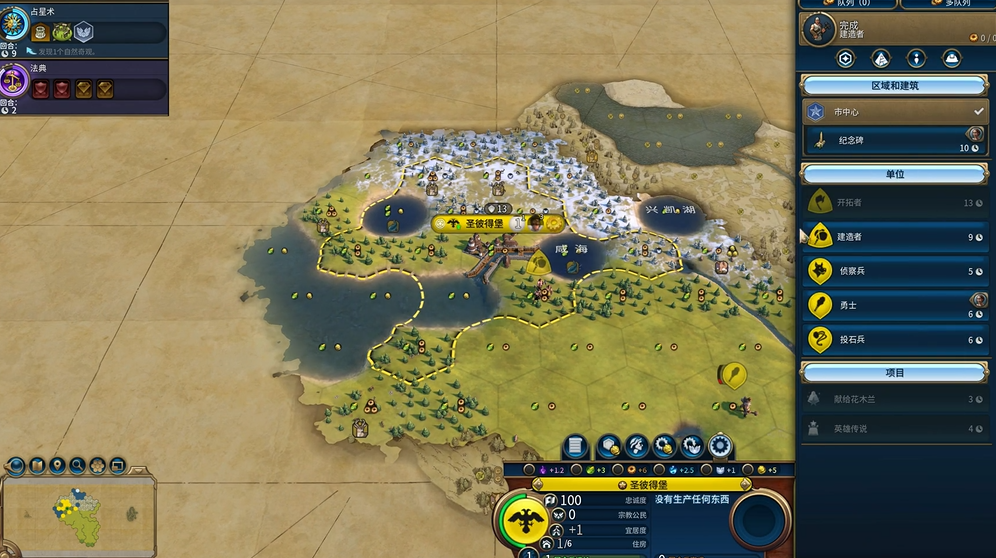The width and height of the screenshot is (996, 558).
Task: Open the city details list icon
Action: tap(575, 446)
